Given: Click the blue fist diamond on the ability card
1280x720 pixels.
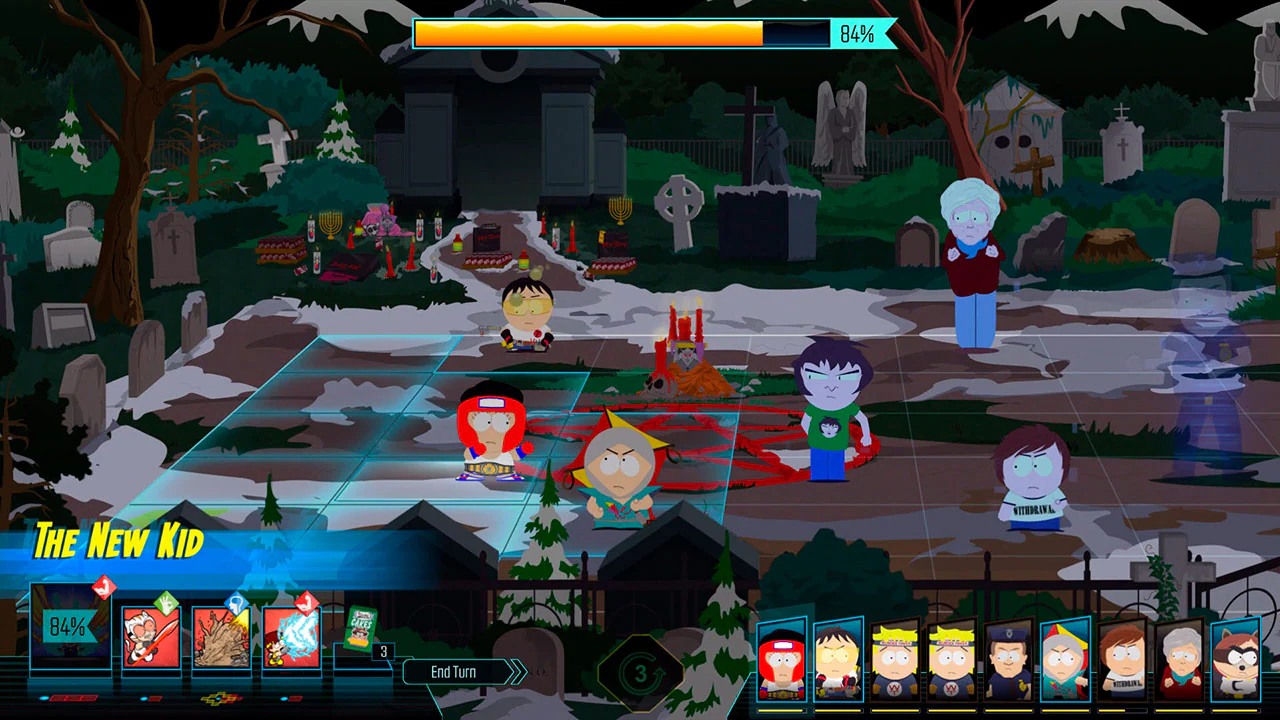Looking at the screenshot, I should point(238,603).
